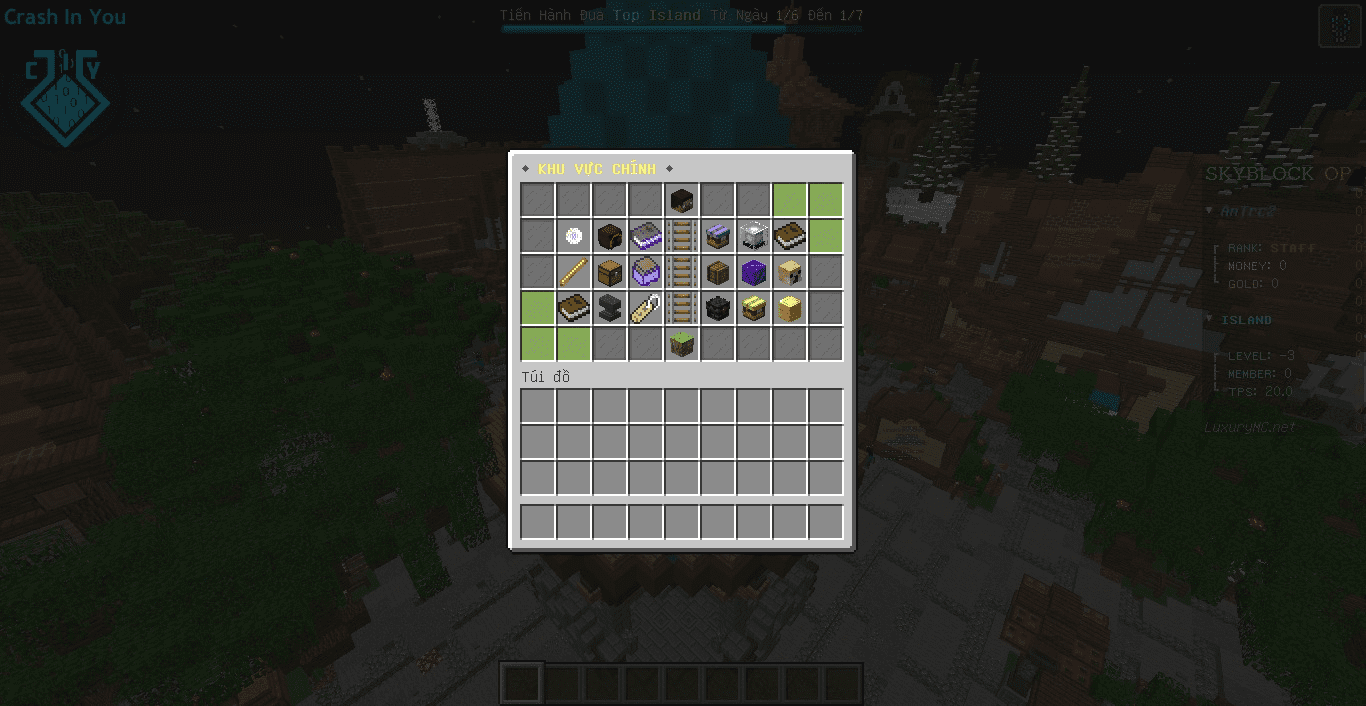This screenshot has width=1366, height=706.
Task: Select the glass beacon block
Action: click(x=754, y=236)
